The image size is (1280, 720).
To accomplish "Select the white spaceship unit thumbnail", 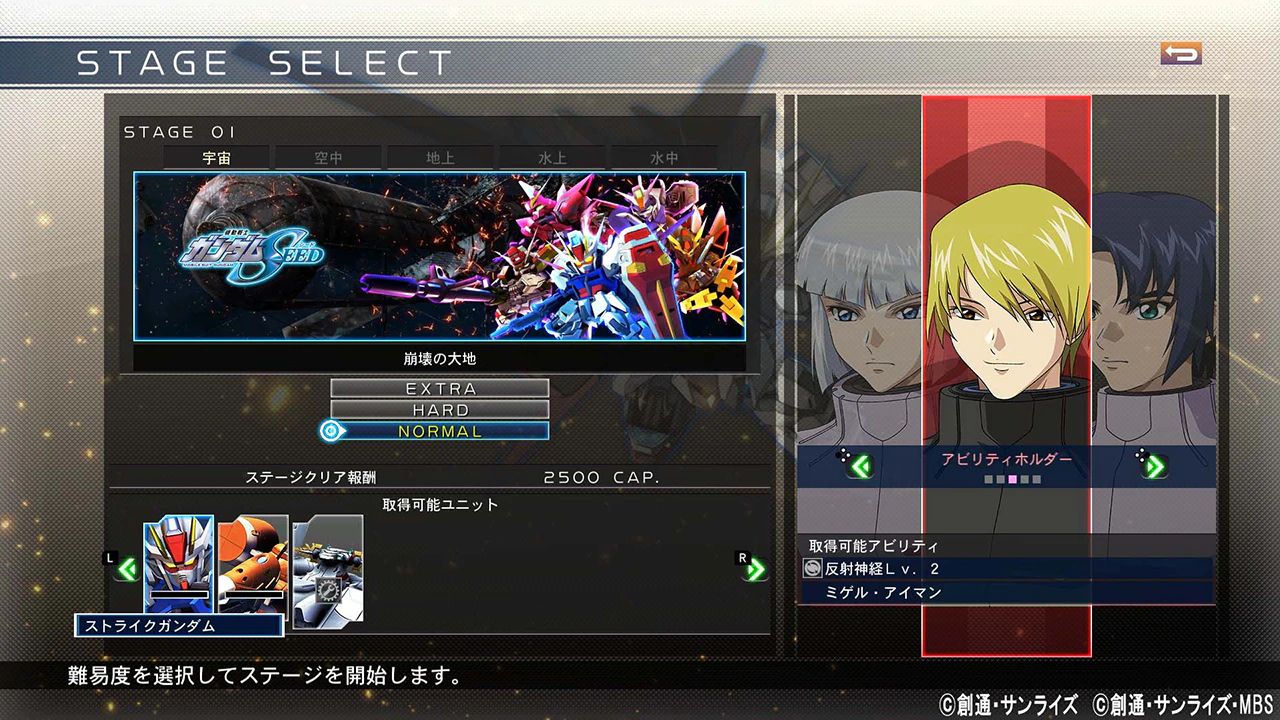I will (x=328, y=570).
